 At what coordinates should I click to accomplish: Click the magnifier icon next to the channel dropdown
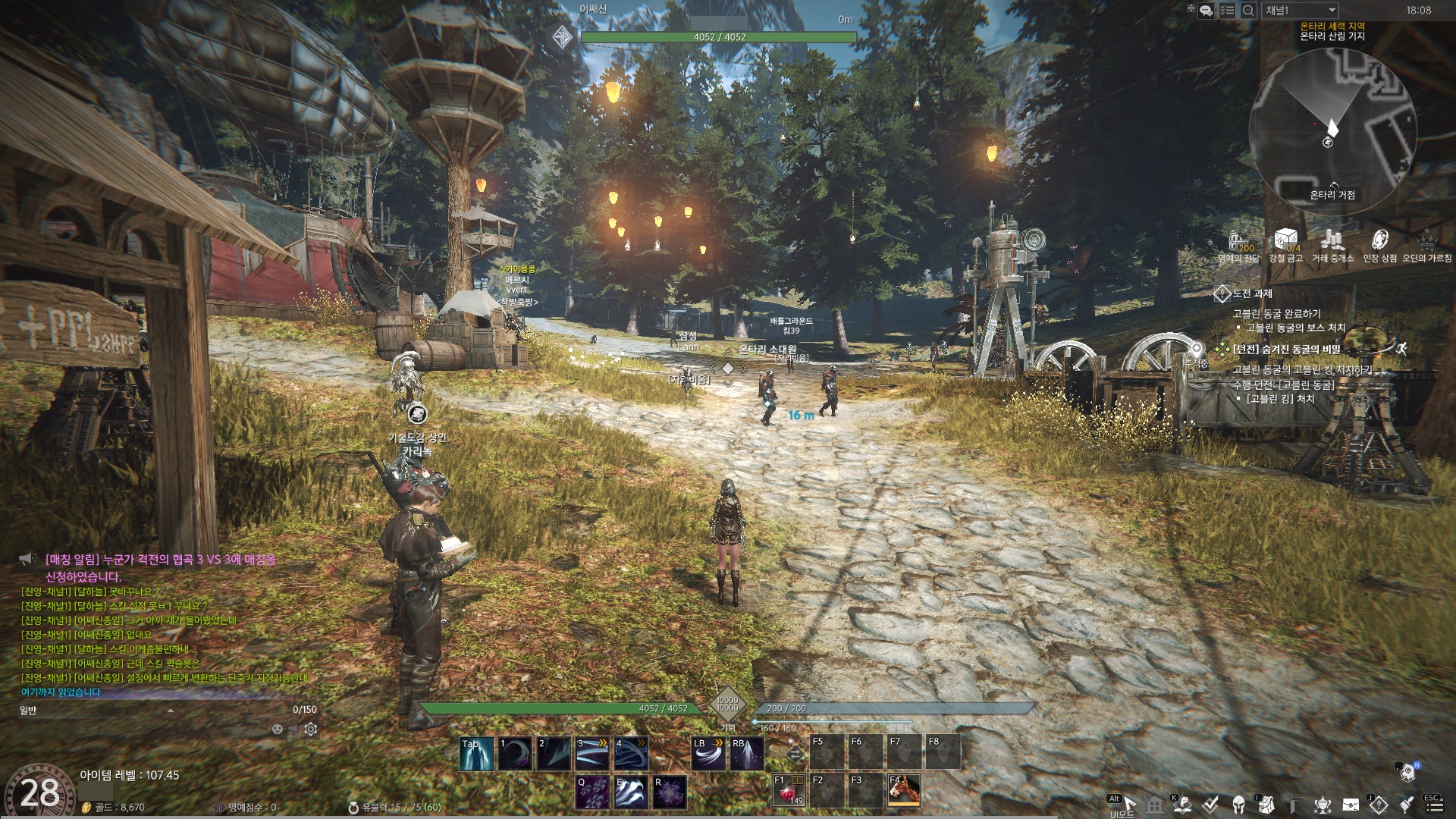(1248, 11)
